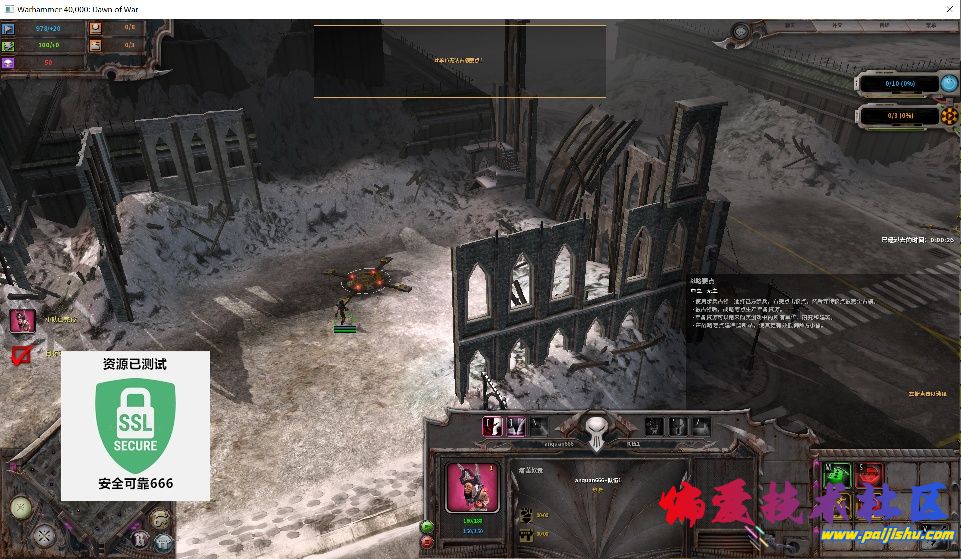This screenshot has height=559, width=961.
Task: Click the orange round critical location icon
Action: (948, 116)
